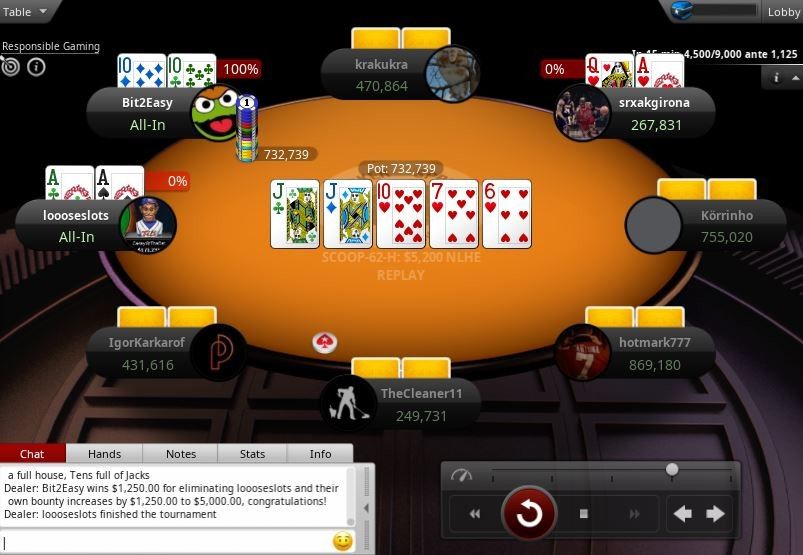Show the Stats tab
This screenshot has height=555, width=803.
click(253, 454)
